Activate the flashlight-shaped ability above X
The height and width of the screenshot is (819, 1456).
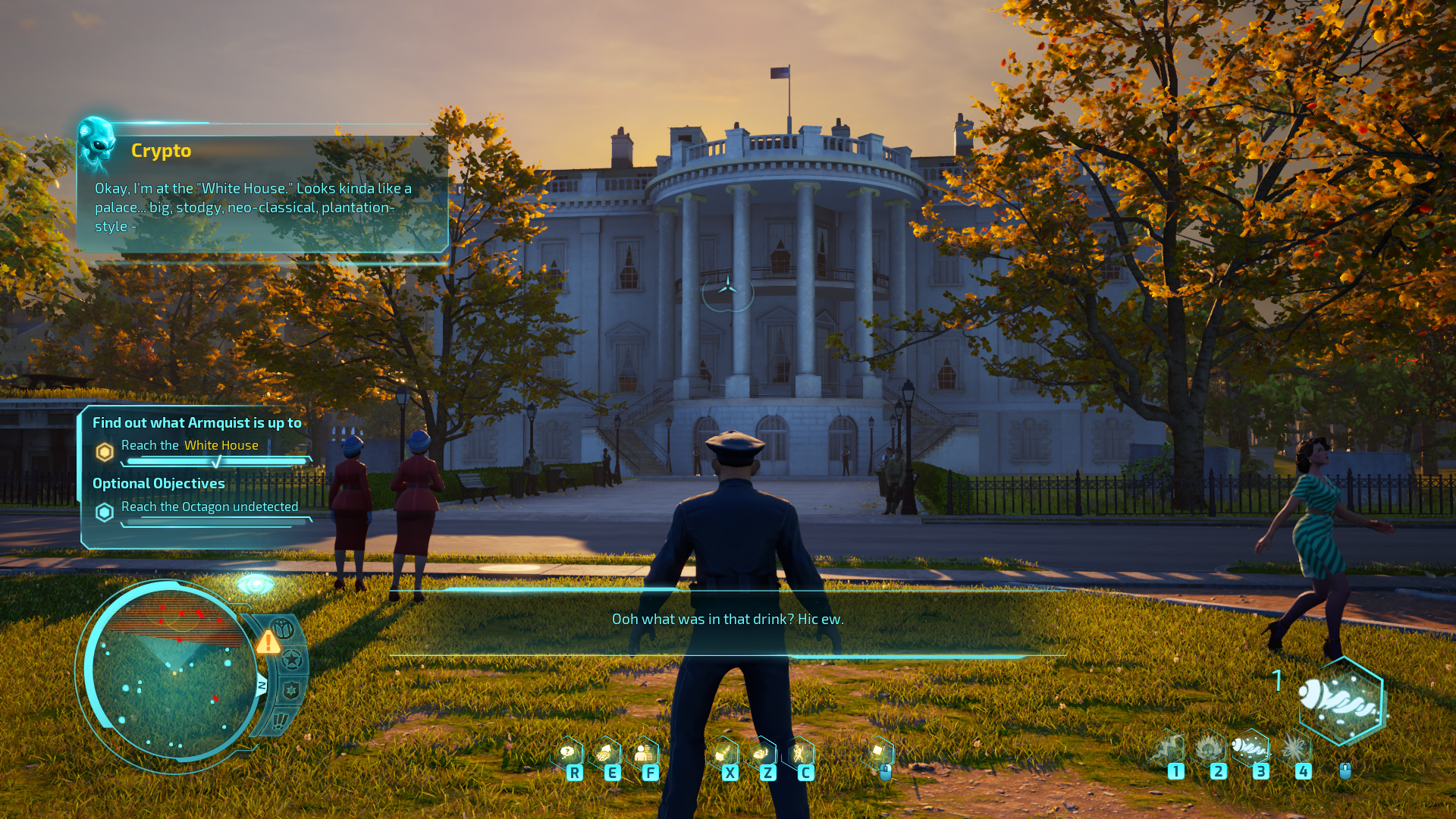tap(723, 752)
